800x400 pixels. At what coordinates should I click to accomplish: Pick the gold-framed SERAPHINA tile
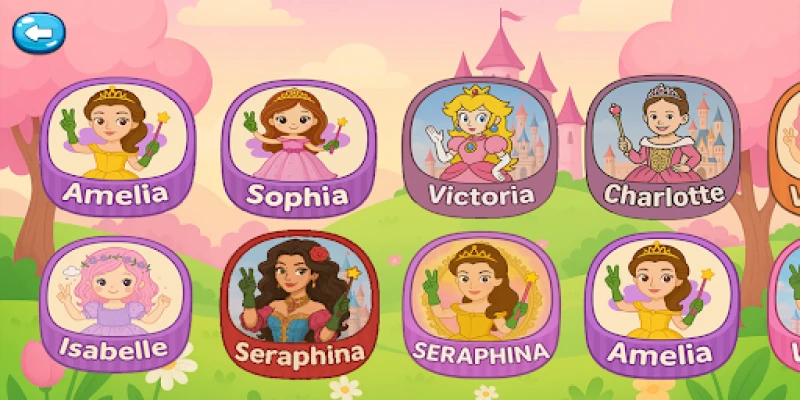pyautogui.click(x=480, y=304)
